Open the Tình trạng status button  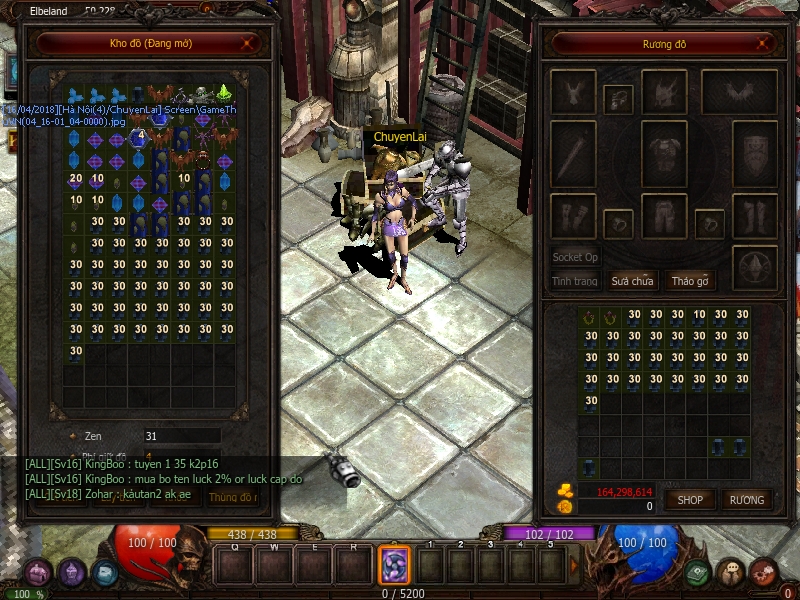tap(575, 281)
